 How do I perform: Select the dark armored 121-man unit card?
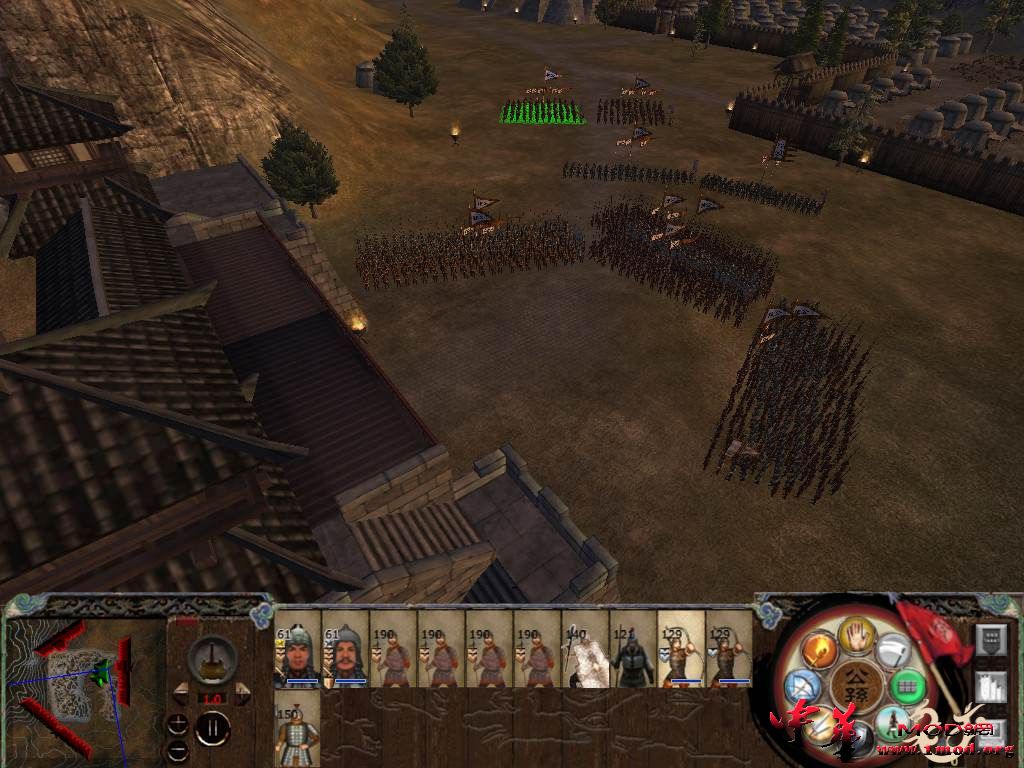(633, 648)
